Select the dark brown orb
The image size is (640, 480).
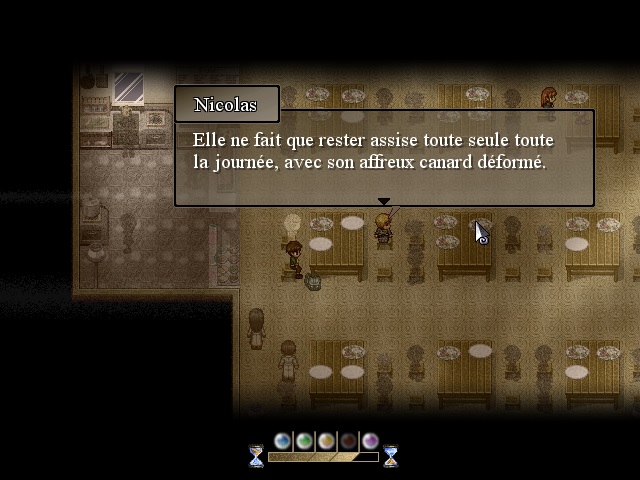click(348, 441)
